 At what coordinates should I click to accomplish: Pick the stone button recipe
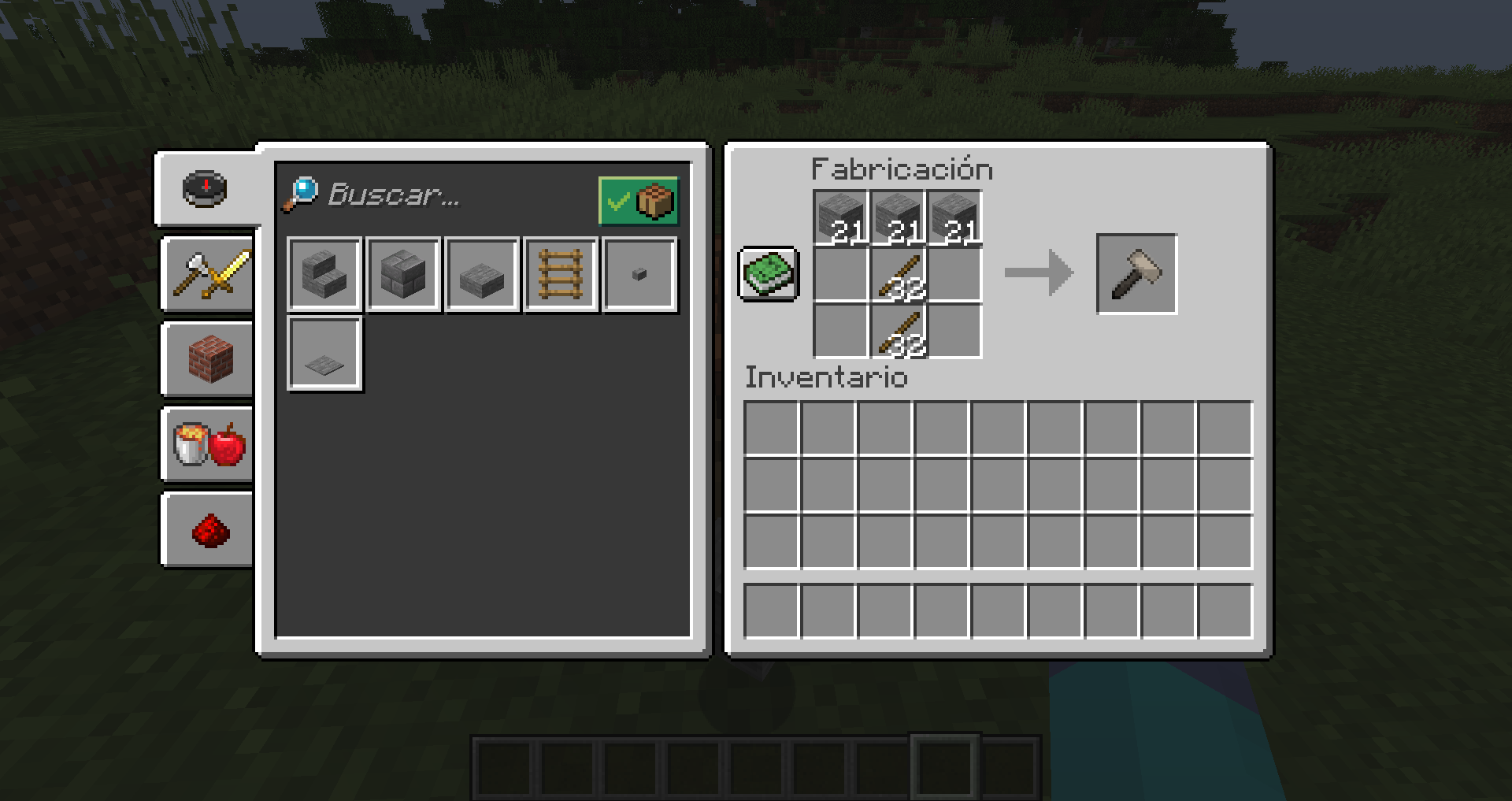point(639,273)
